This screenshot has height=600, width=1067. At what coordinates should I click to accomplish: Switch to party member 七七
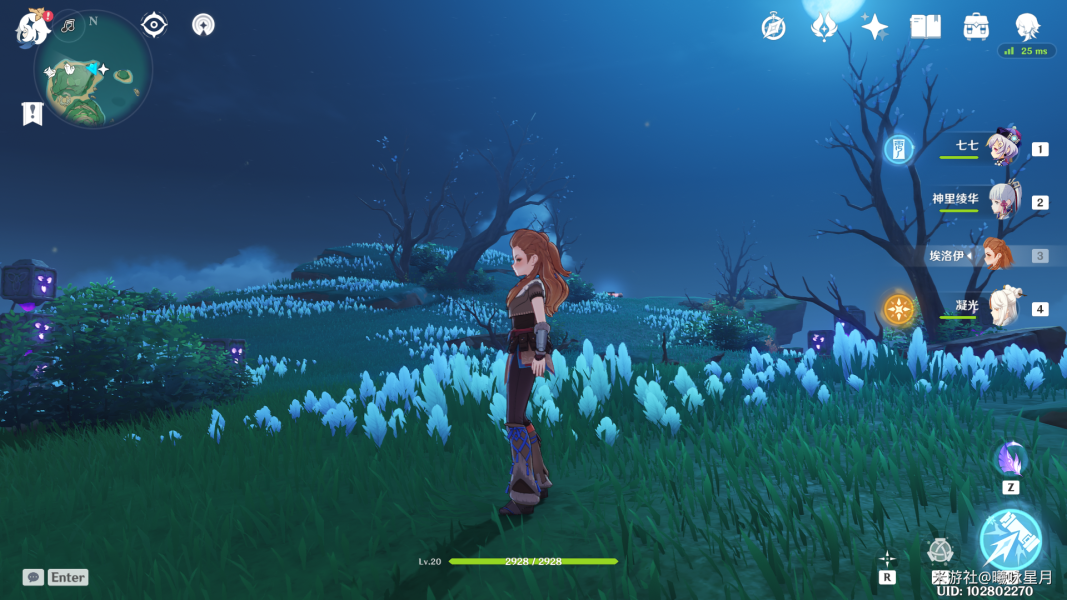point(1001,148)
